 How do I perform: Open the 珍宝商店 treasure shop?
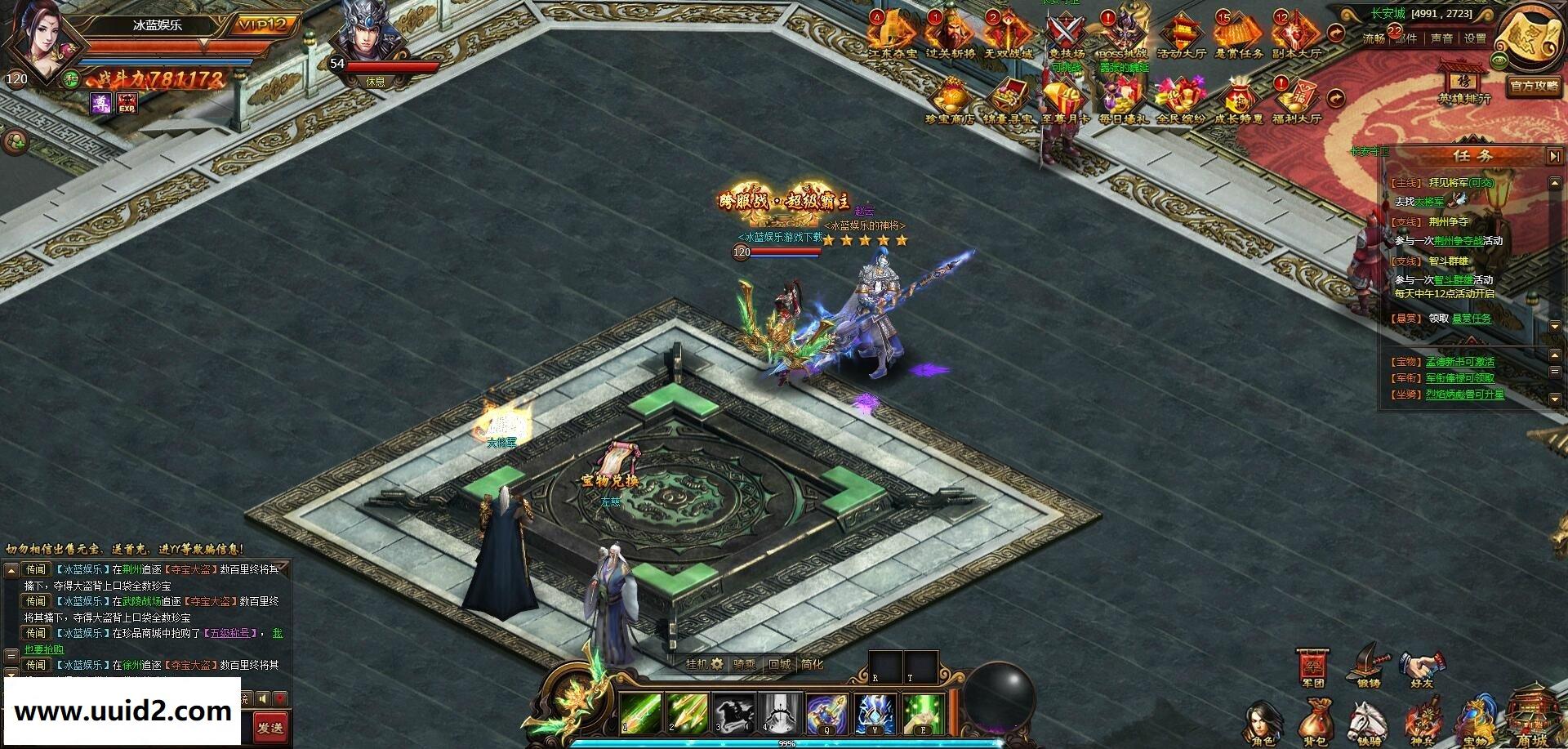point(949,100)
